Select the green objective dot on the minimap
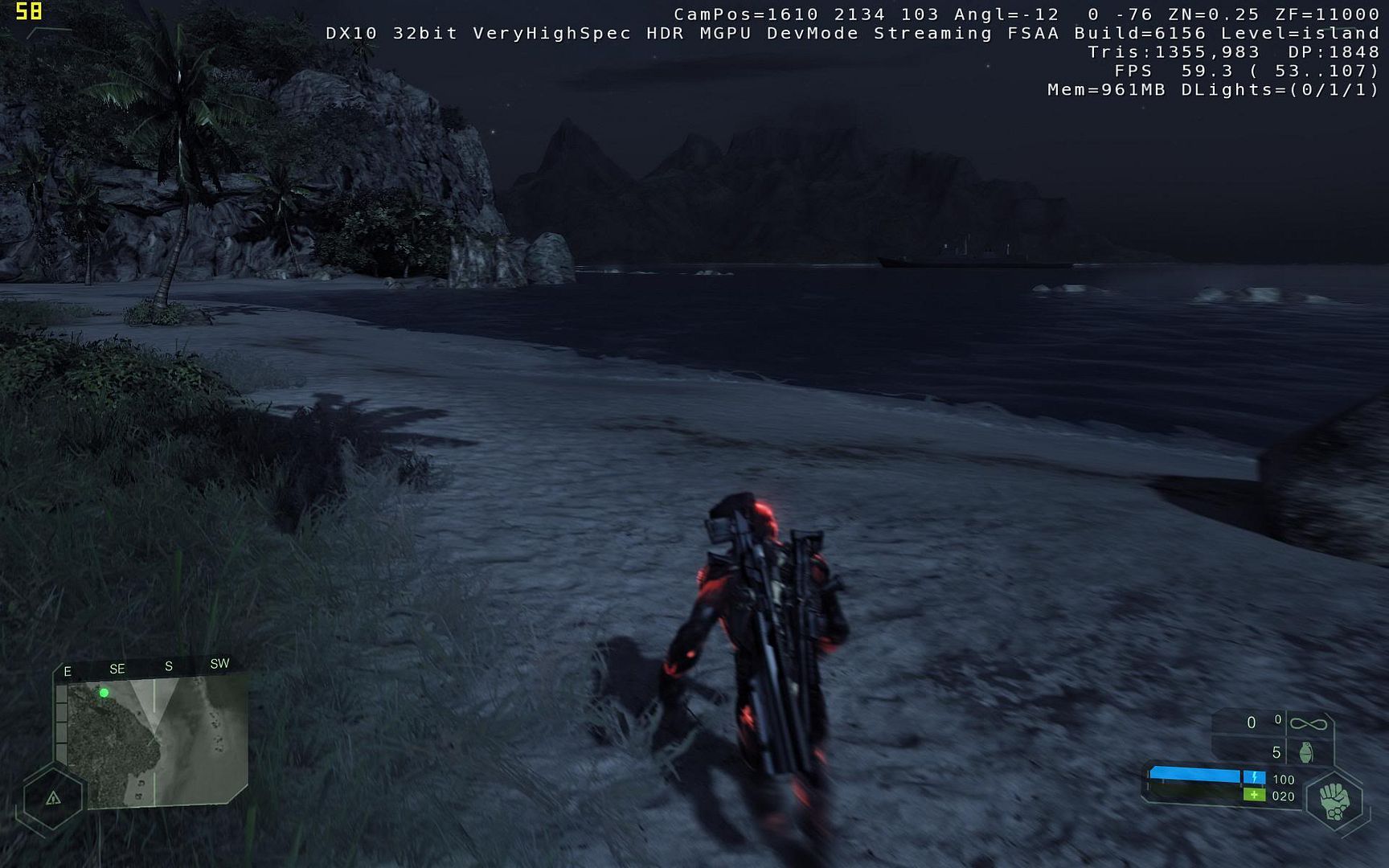Viewport: 1389px width, 868px height. click(x=104, y=693)
